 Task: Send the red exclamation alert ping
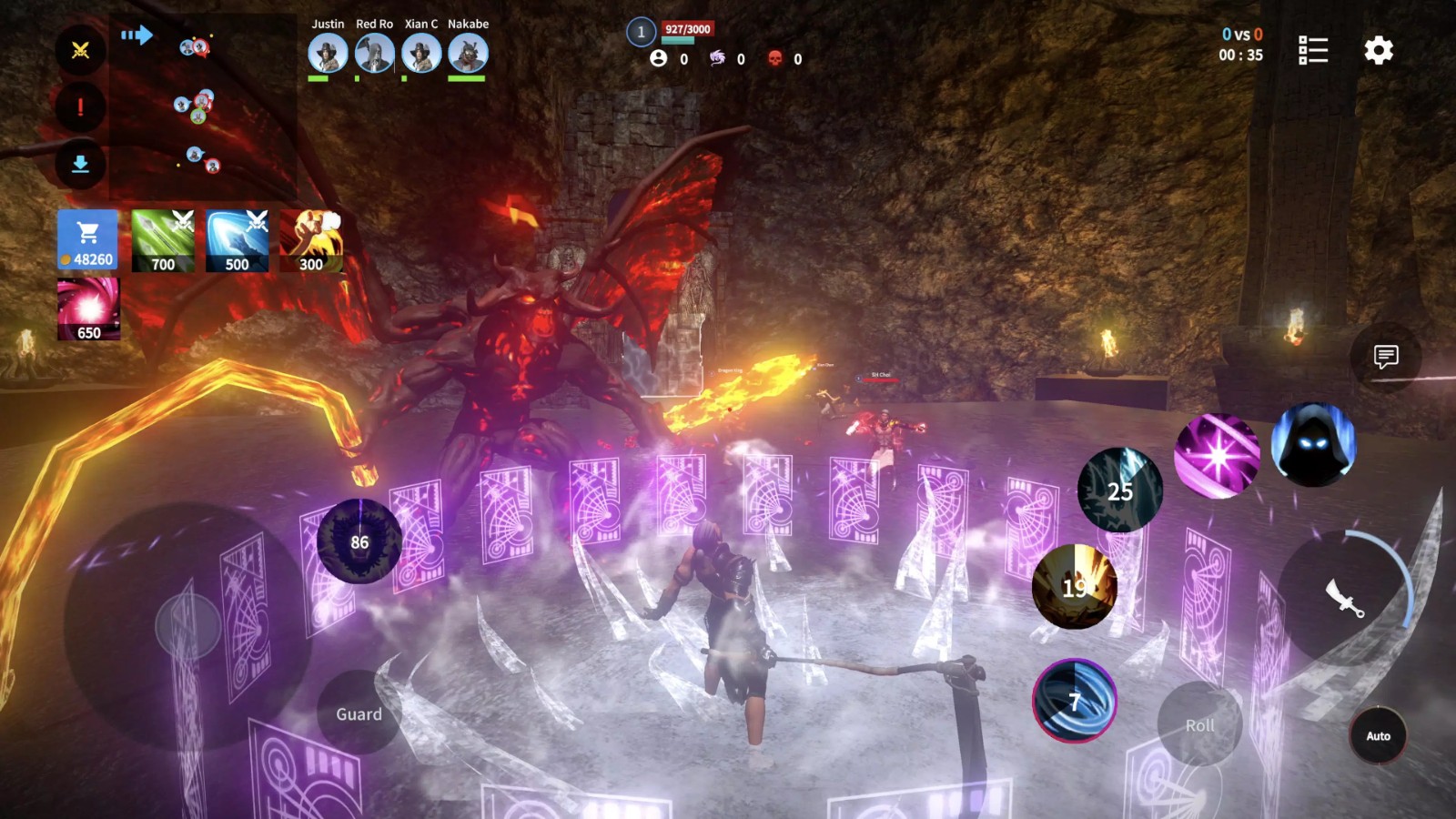tap(80, 107)
